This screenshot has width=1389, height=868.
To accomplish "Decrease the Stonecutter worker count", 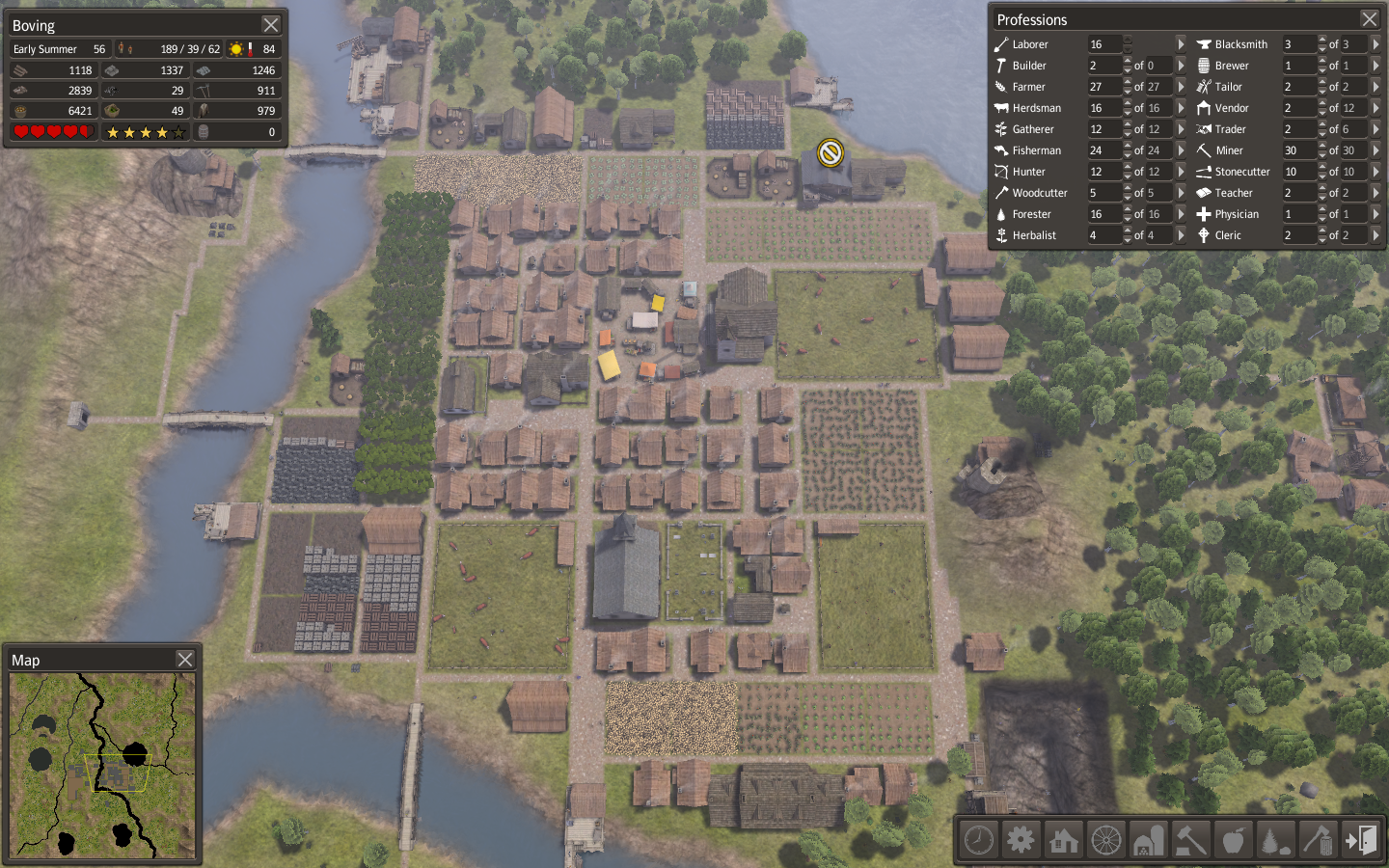I will coord(1322,176).
